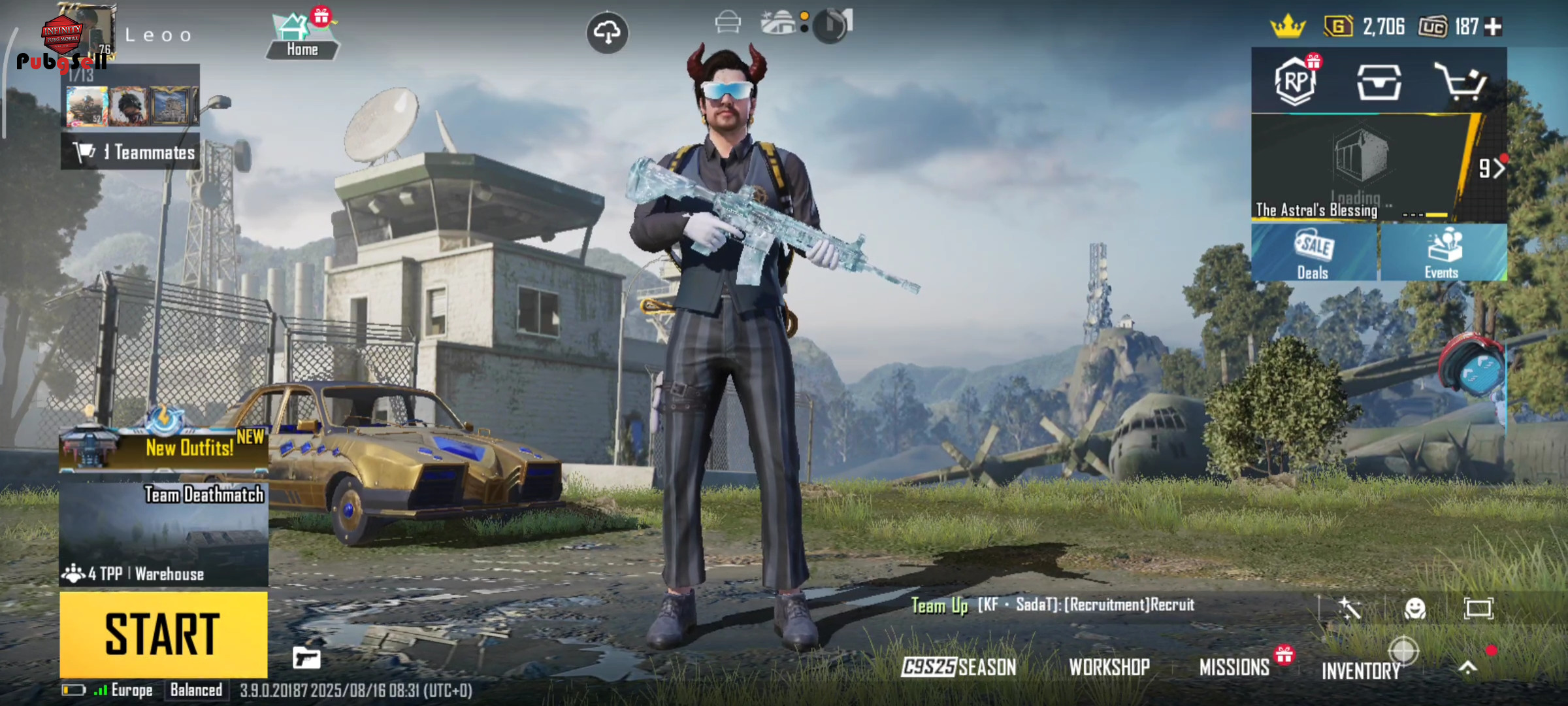1568x706 pixels.
Task: Start the Team Deathmatch match
Action: click(163, 634)
